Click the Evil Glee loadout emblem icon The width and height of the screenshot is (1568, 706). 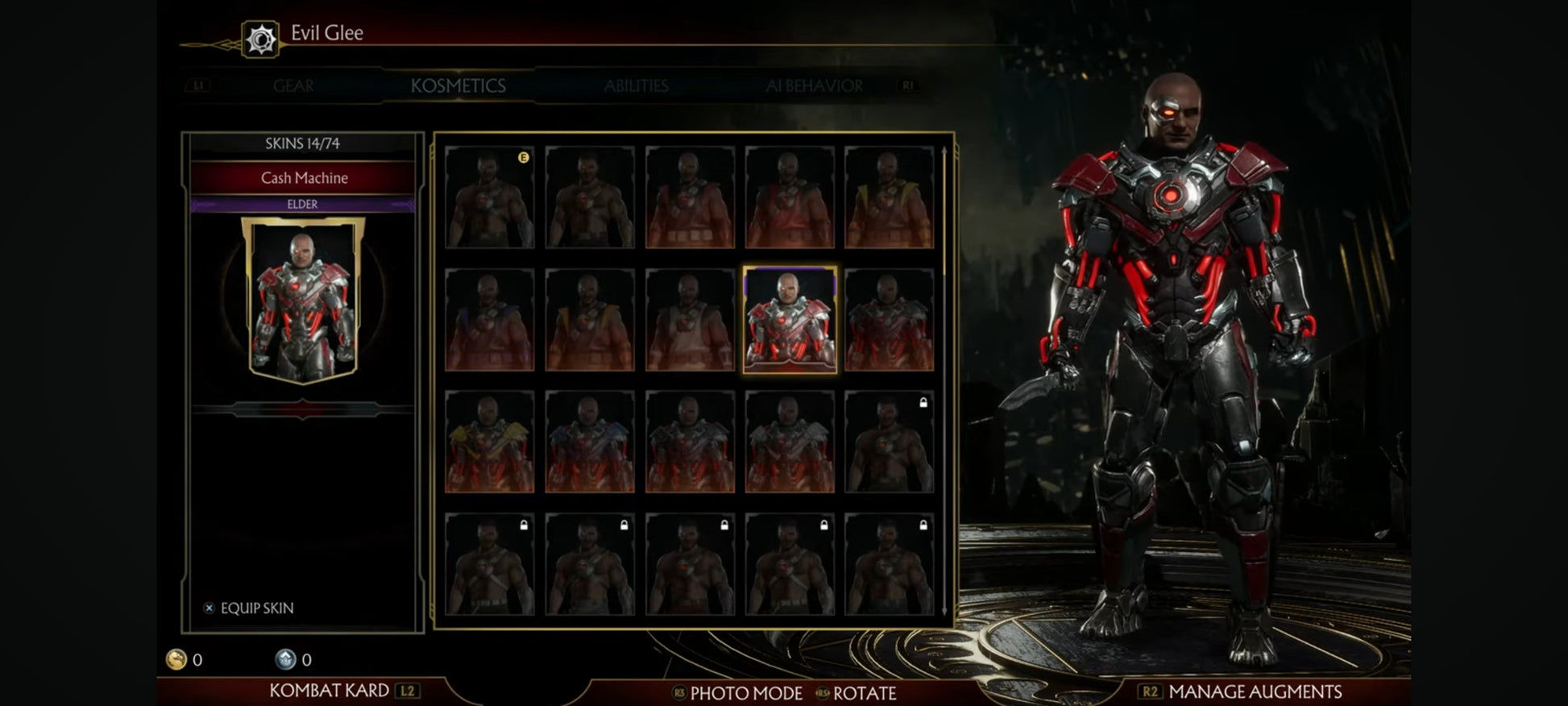click(261, 39)
